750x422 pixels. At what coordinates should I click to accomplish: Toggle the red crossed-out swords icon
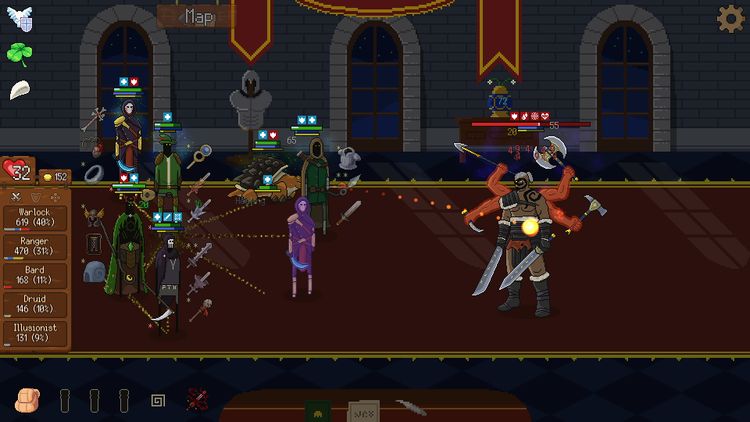pyautogui.click(x=197, y=401)
